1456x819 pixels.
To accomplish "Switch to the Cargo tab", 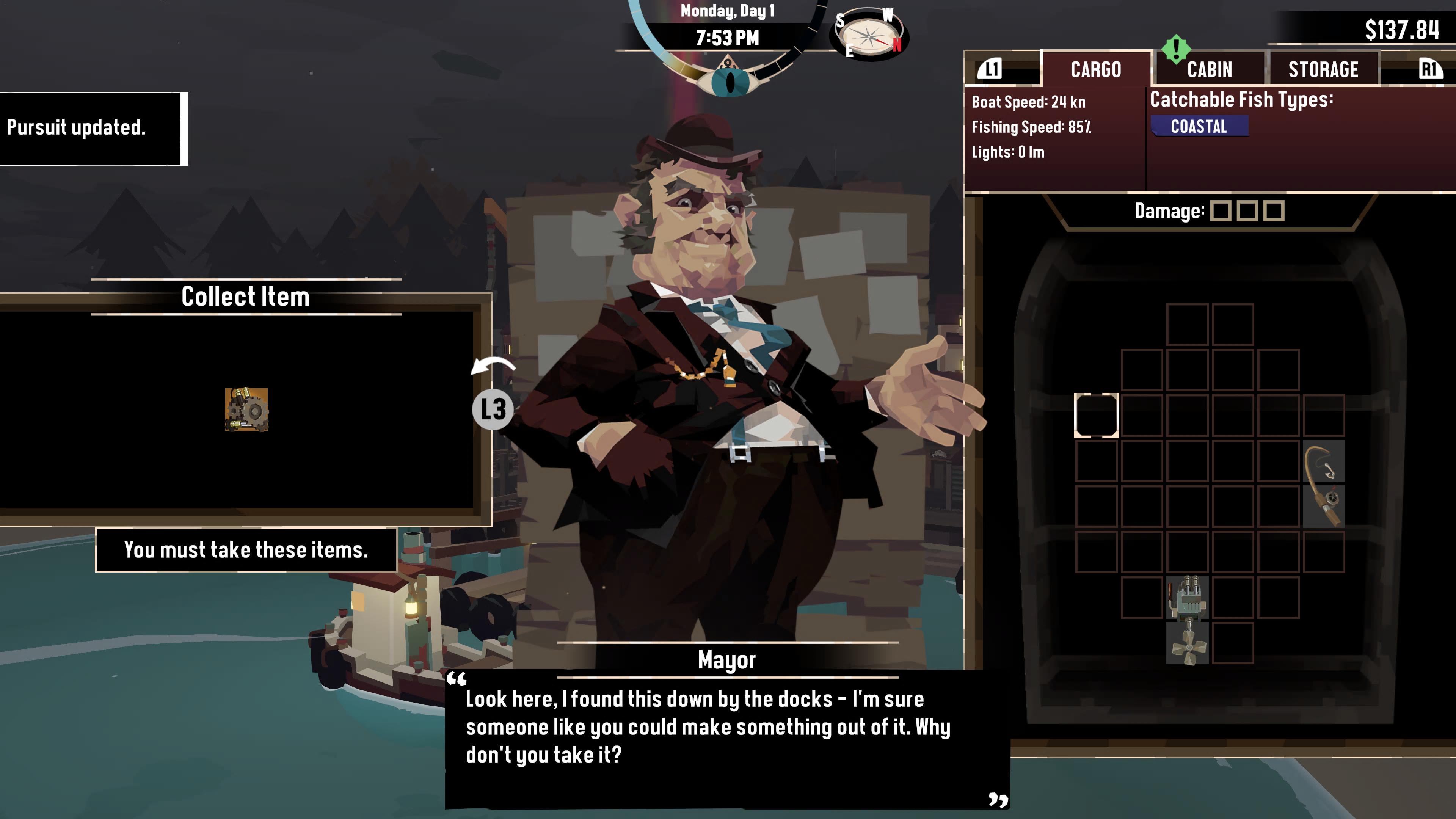I will 1095,69.
